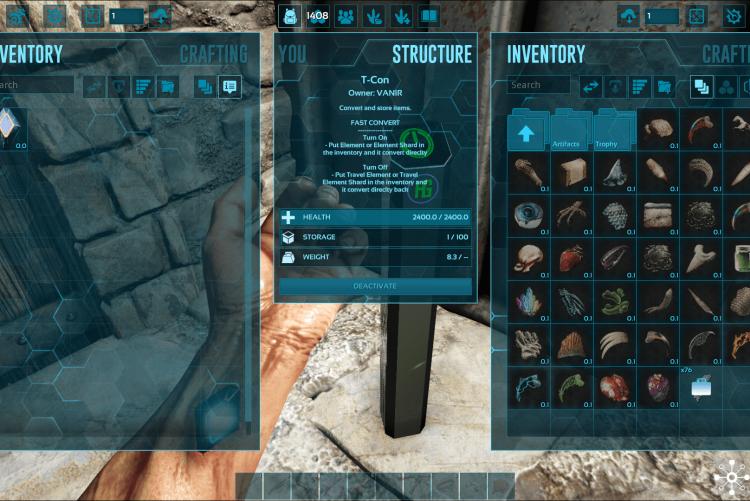
Task: Open the tribe group icon in top bar
Action: click(345, 16)
